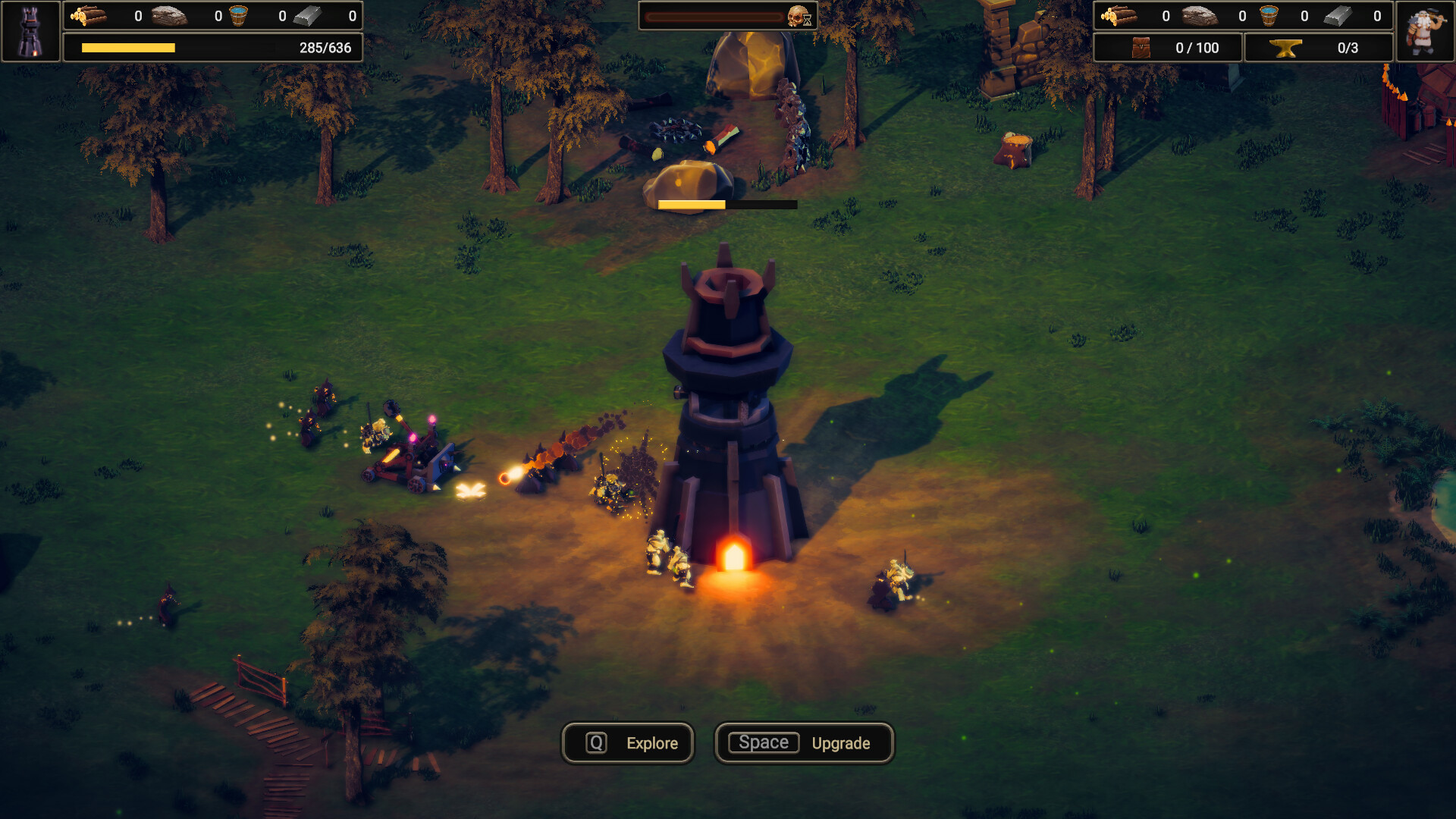
Task: Click the tower portrait in the top-left corner
Action: click(31, 31)
